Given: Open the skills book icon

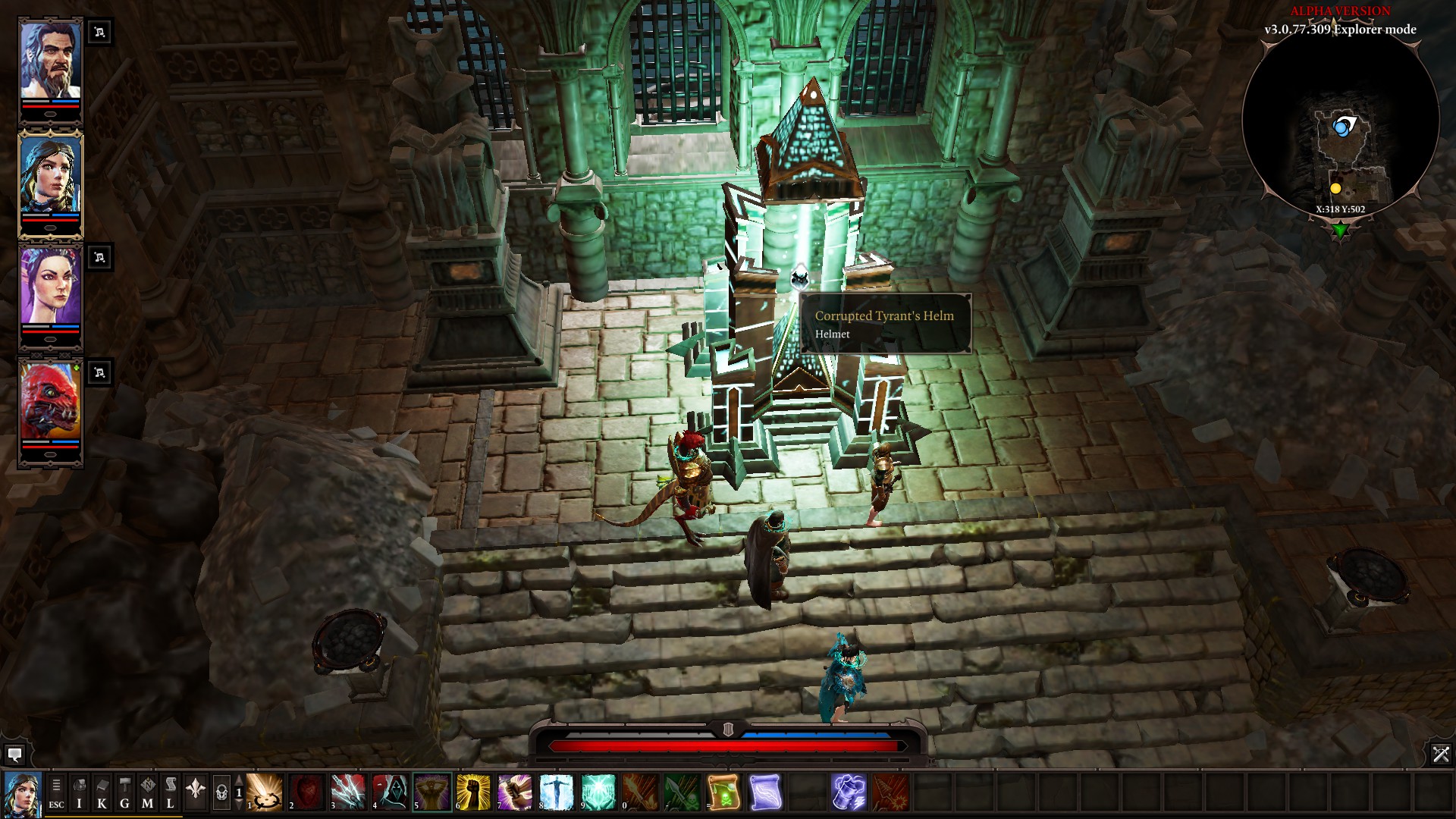Looking at the screenshot, I should tap(102, 792).
